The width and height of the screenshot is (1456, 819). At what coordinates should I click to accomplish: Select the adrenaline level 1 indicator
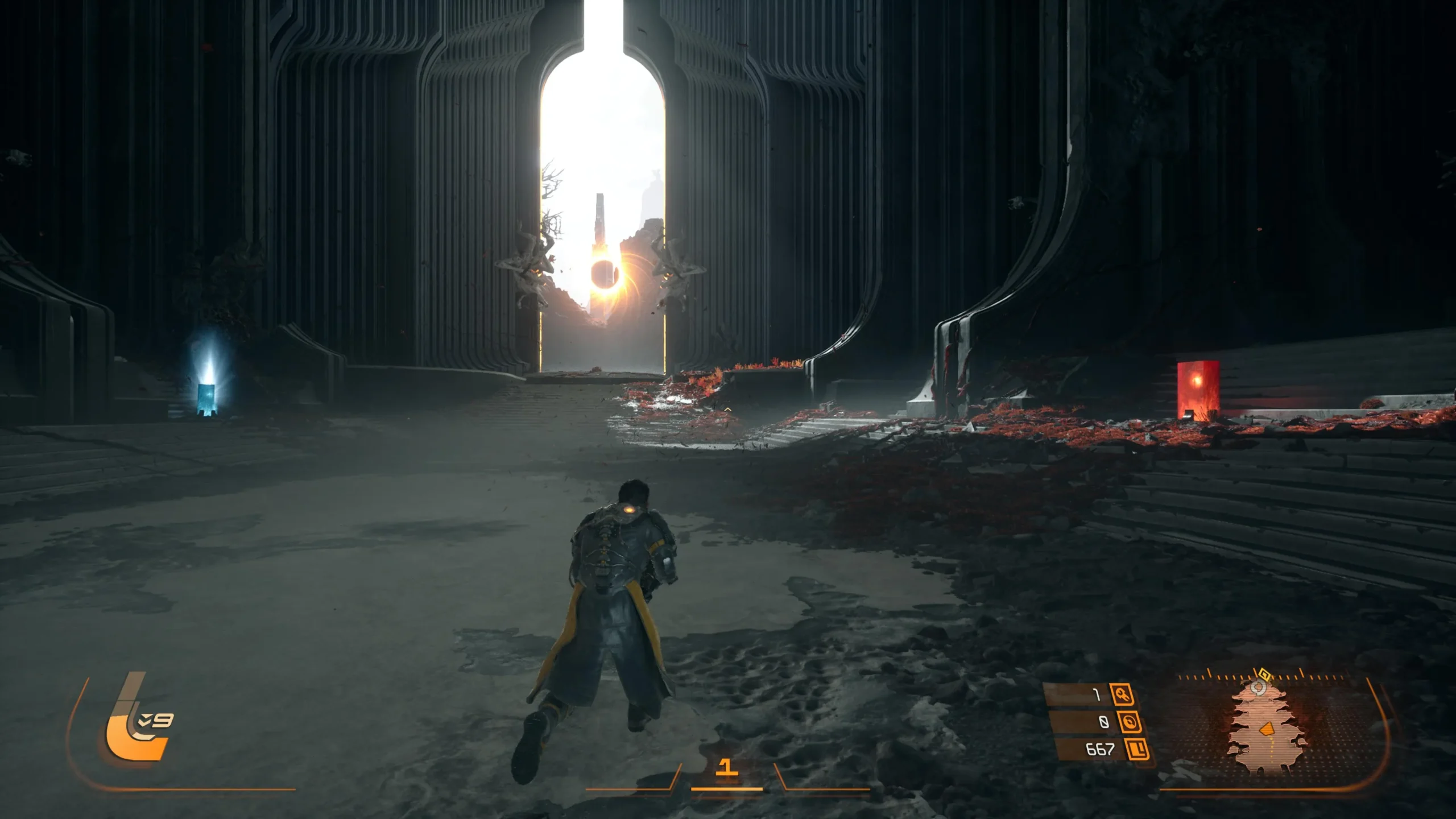pos(726,768)
